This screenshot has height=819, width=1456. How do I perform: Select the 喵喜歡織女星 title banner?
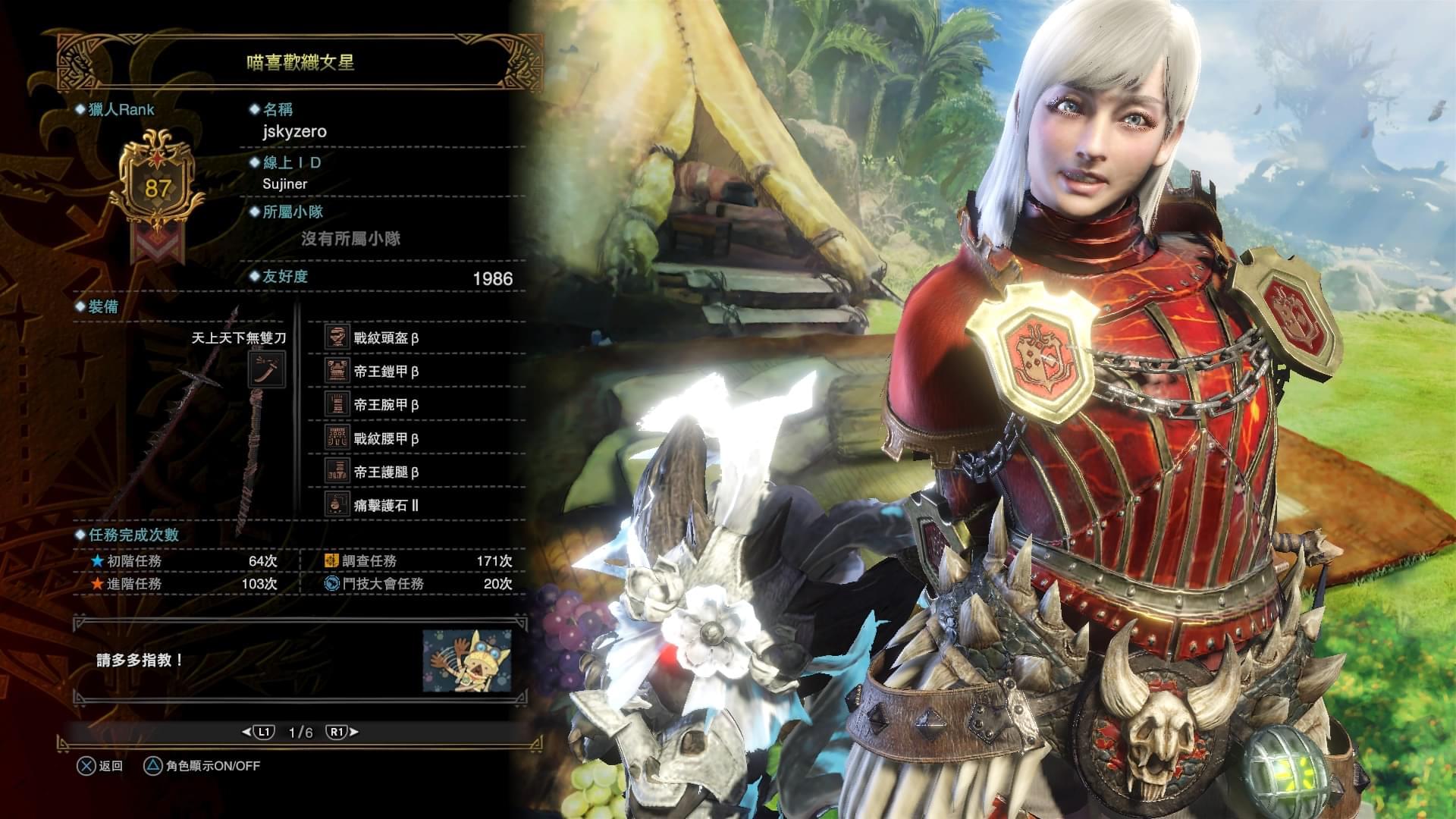pyautogui.click(x=300, y=62)
